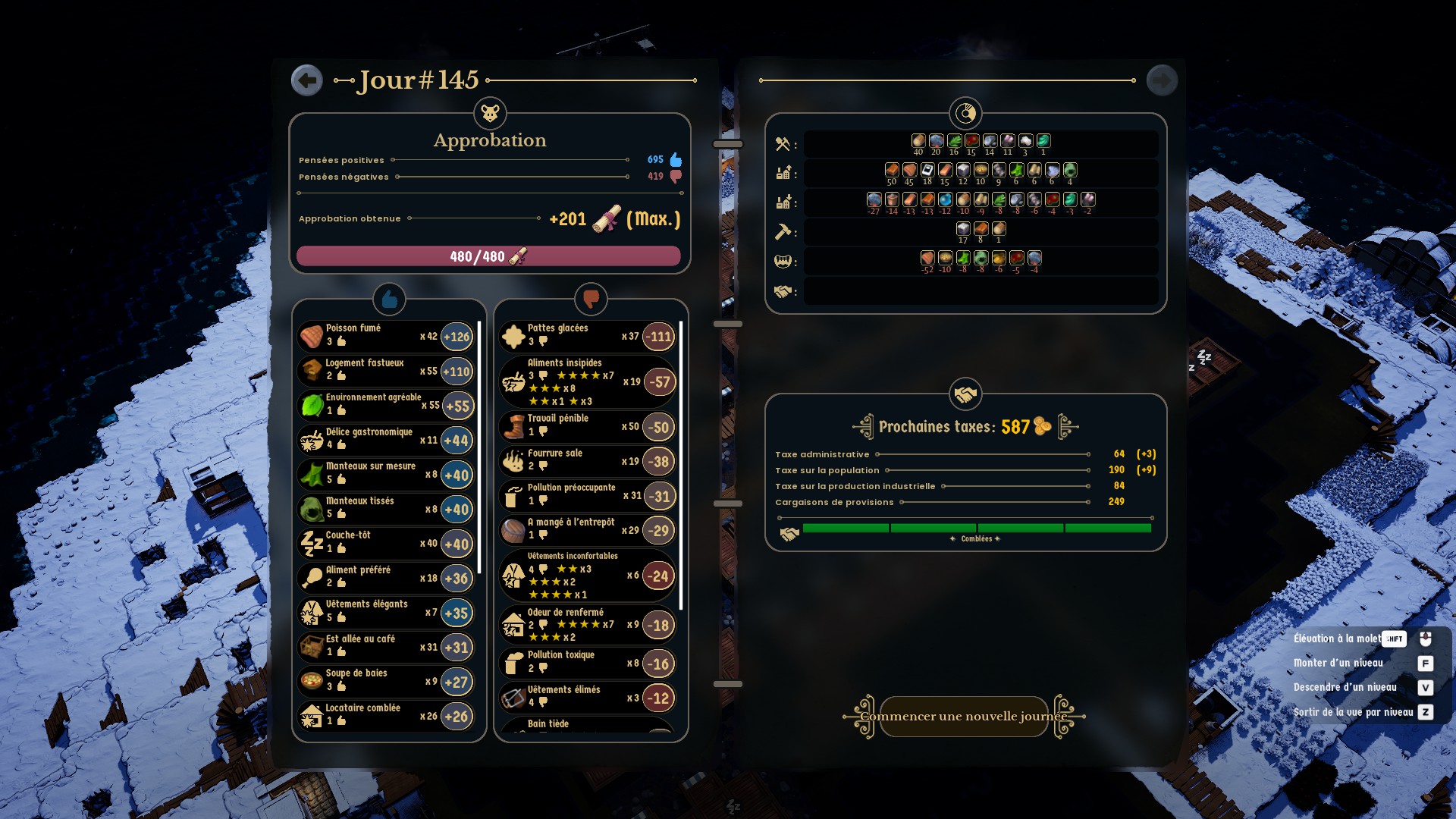This screenshot has width=1456, height=819.
Task: Open the Environnement agréable entry
Action: coord(385,405)
